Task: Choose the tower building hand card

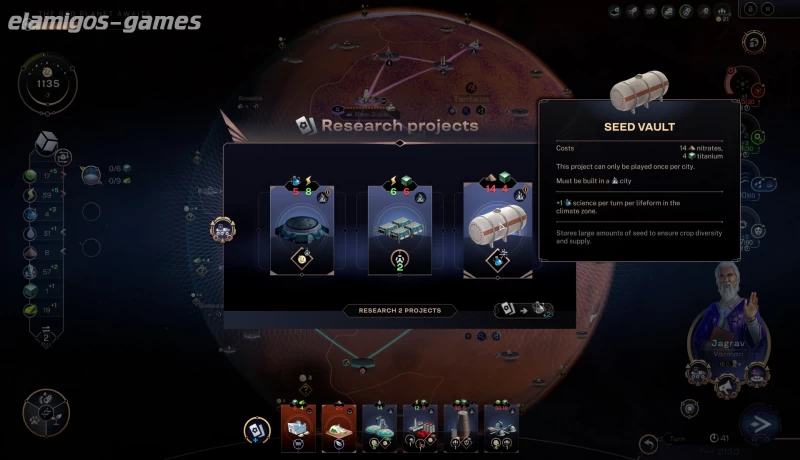Action: 460,425
